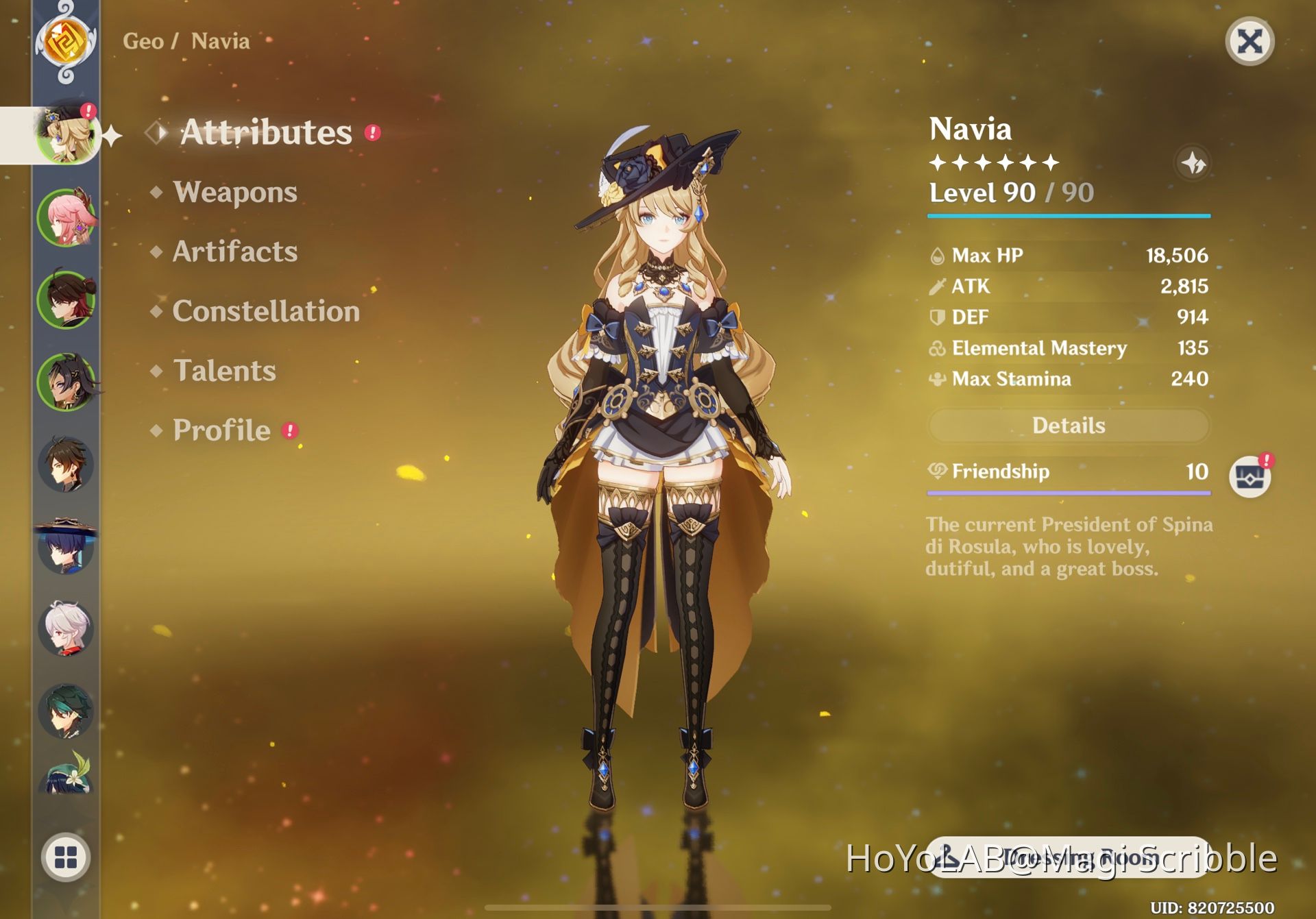Click the constellation sparkle icon beside stars
Viewport: 1316px width, 919px height.
[x=1193, y=163]
